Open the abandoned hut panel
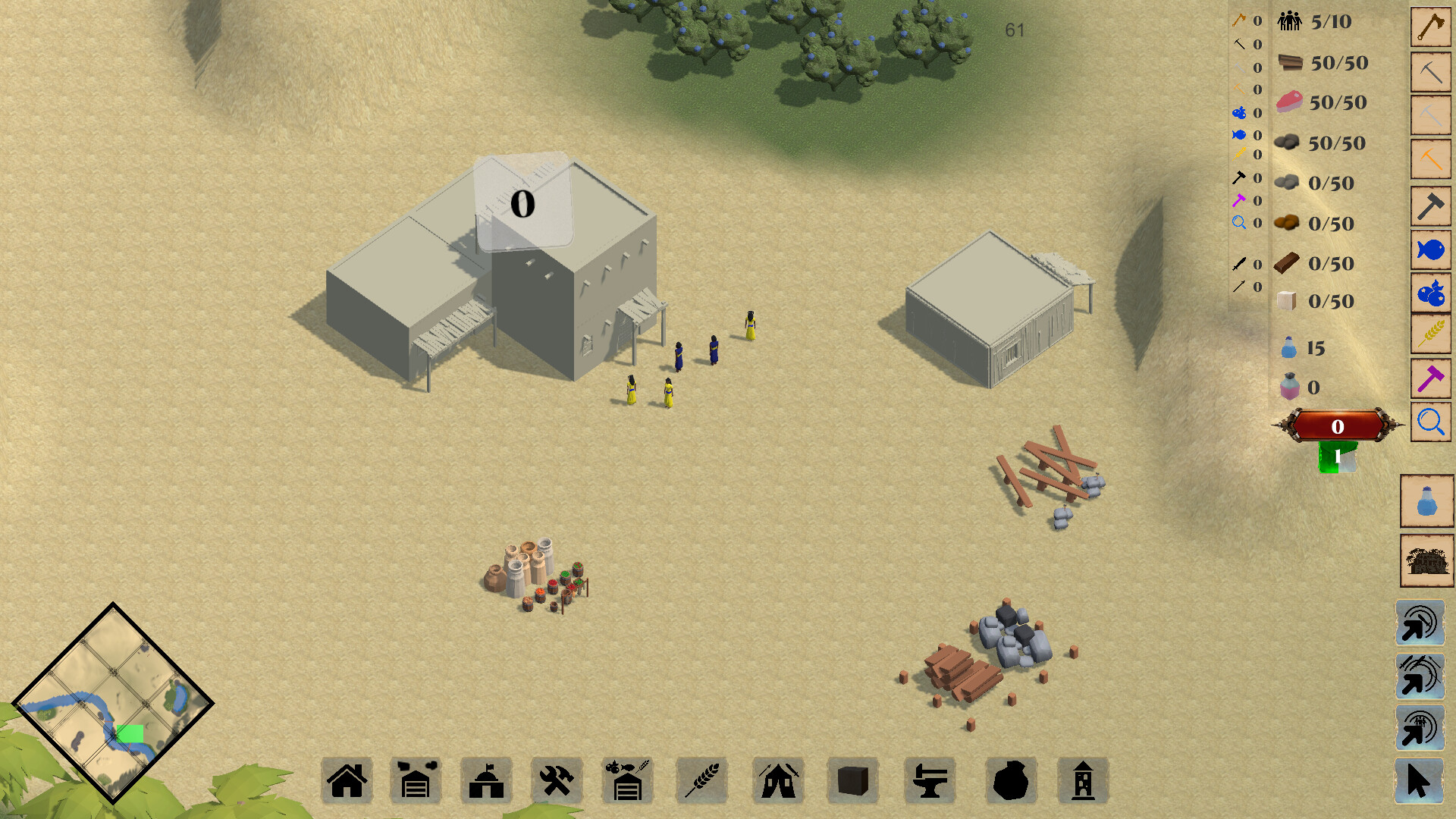The height and width of the screenshot is (819, 1456). [1426, 561]
